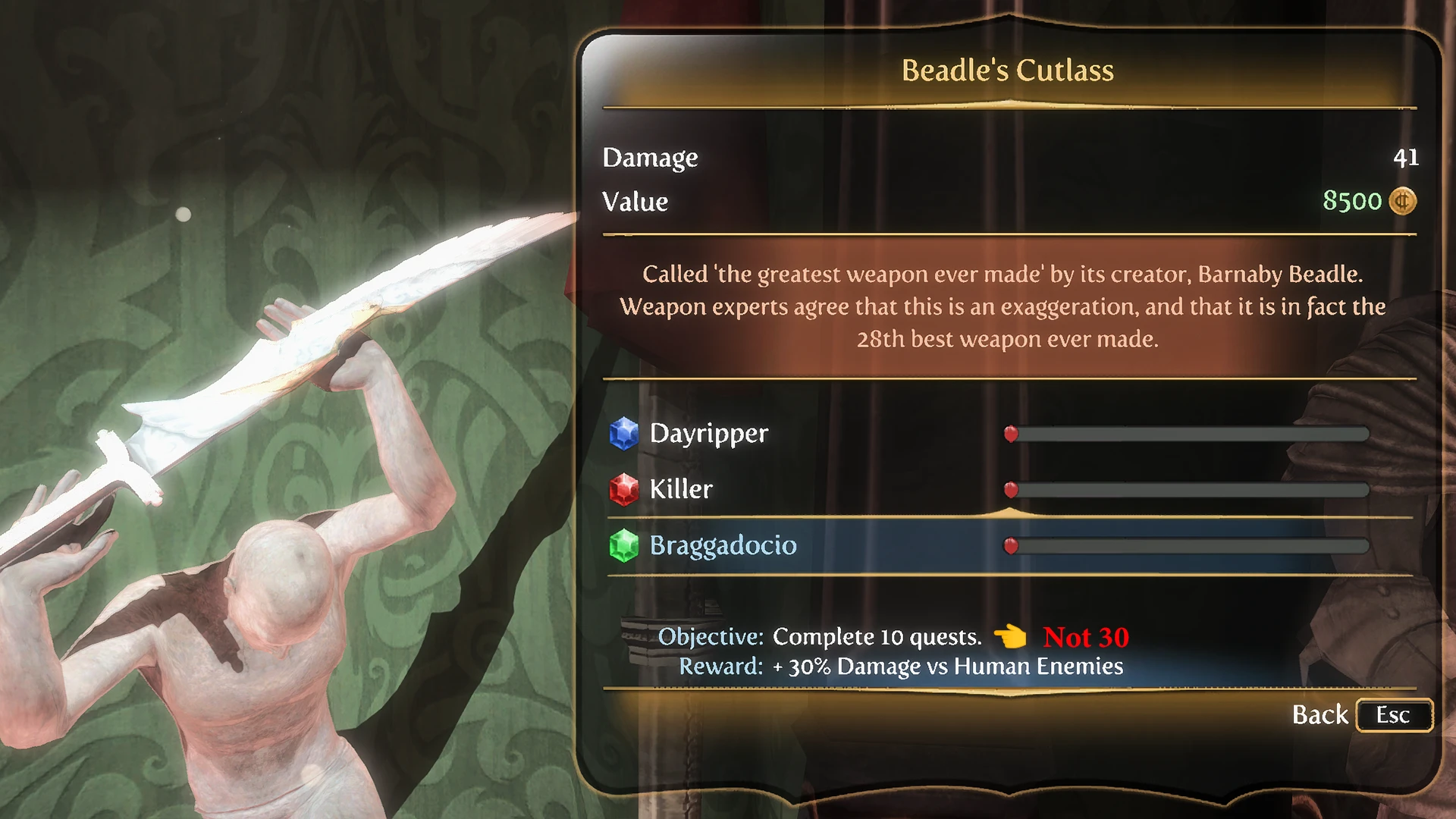1456x819 pixels.
Task: Click the Back button
Action: click(x=1360, y=715)
